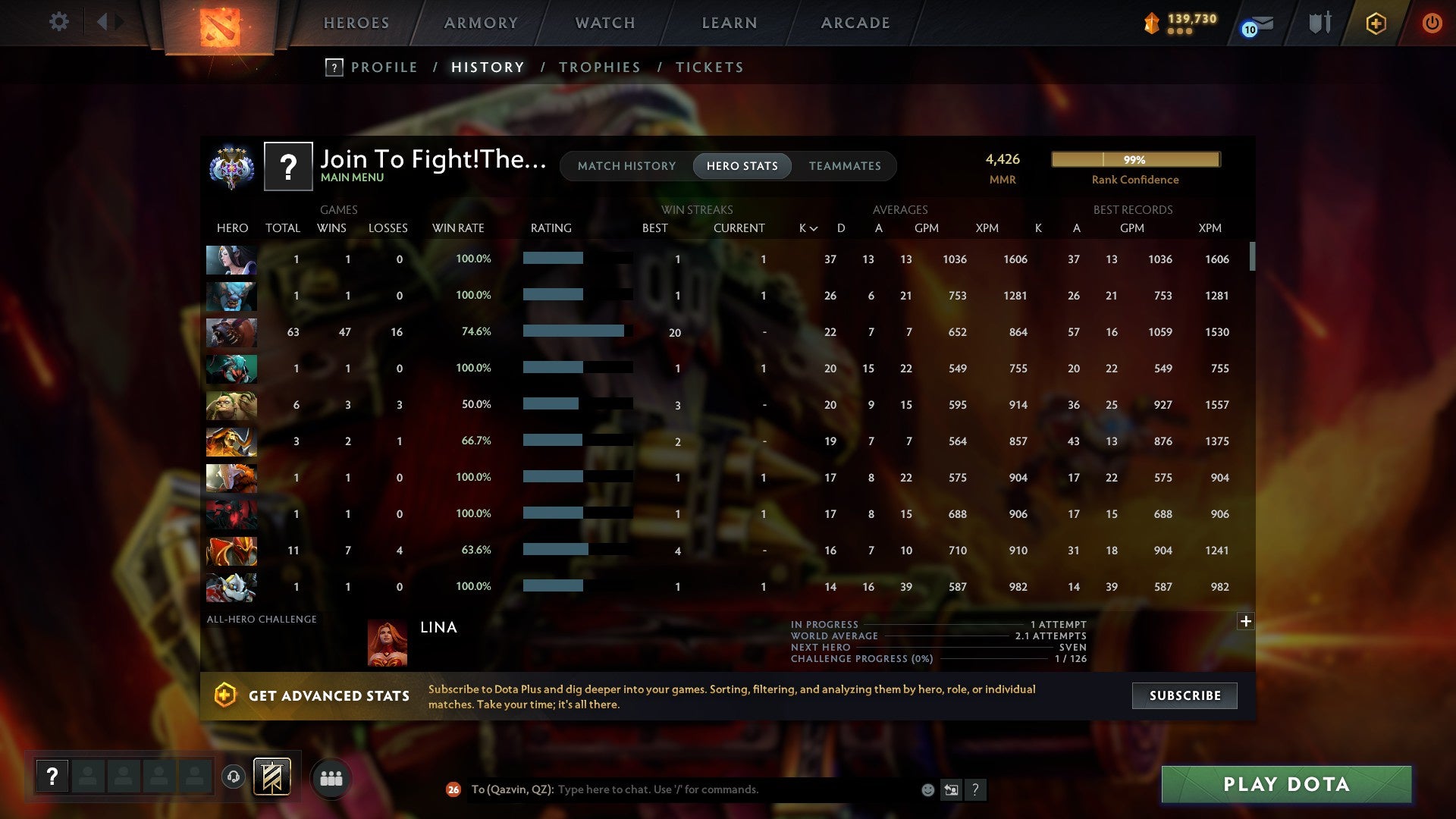Click the Lina hero portrait
Viewport: 1456px width, 819px height.
click(388, 641)
